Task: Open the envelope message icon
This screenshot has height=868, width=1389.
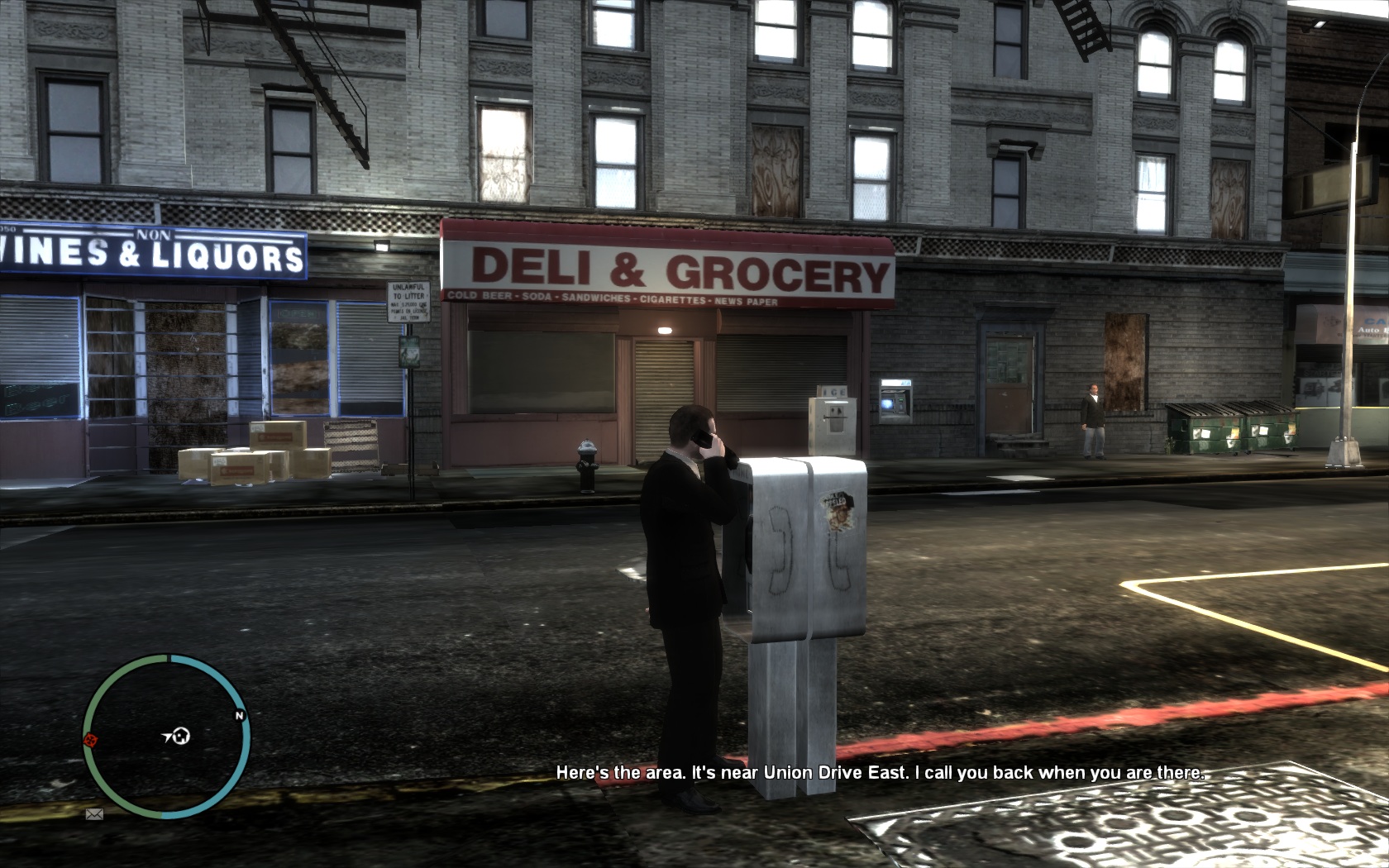Action: [x=94, y=814]
